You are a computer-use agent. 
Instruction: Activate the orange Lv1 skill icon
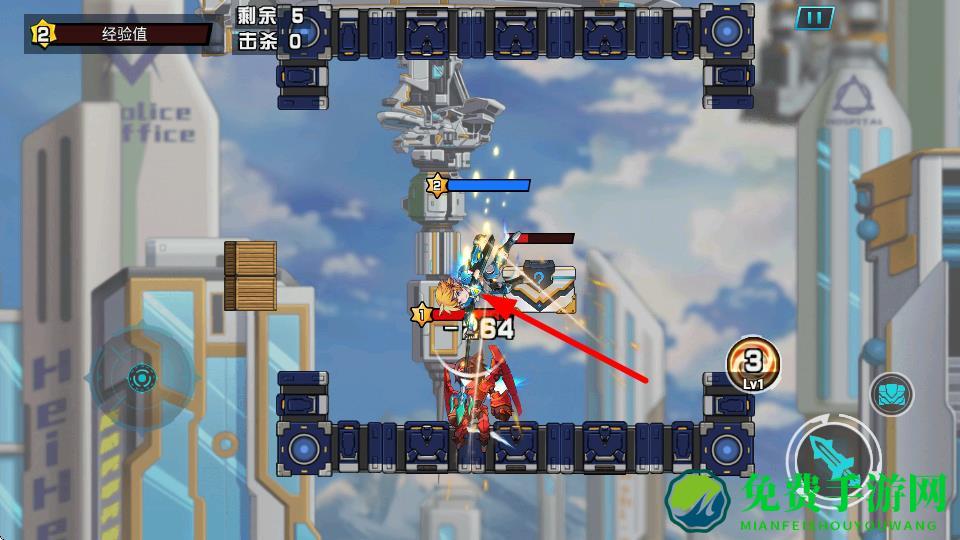[x=753, y=363]
